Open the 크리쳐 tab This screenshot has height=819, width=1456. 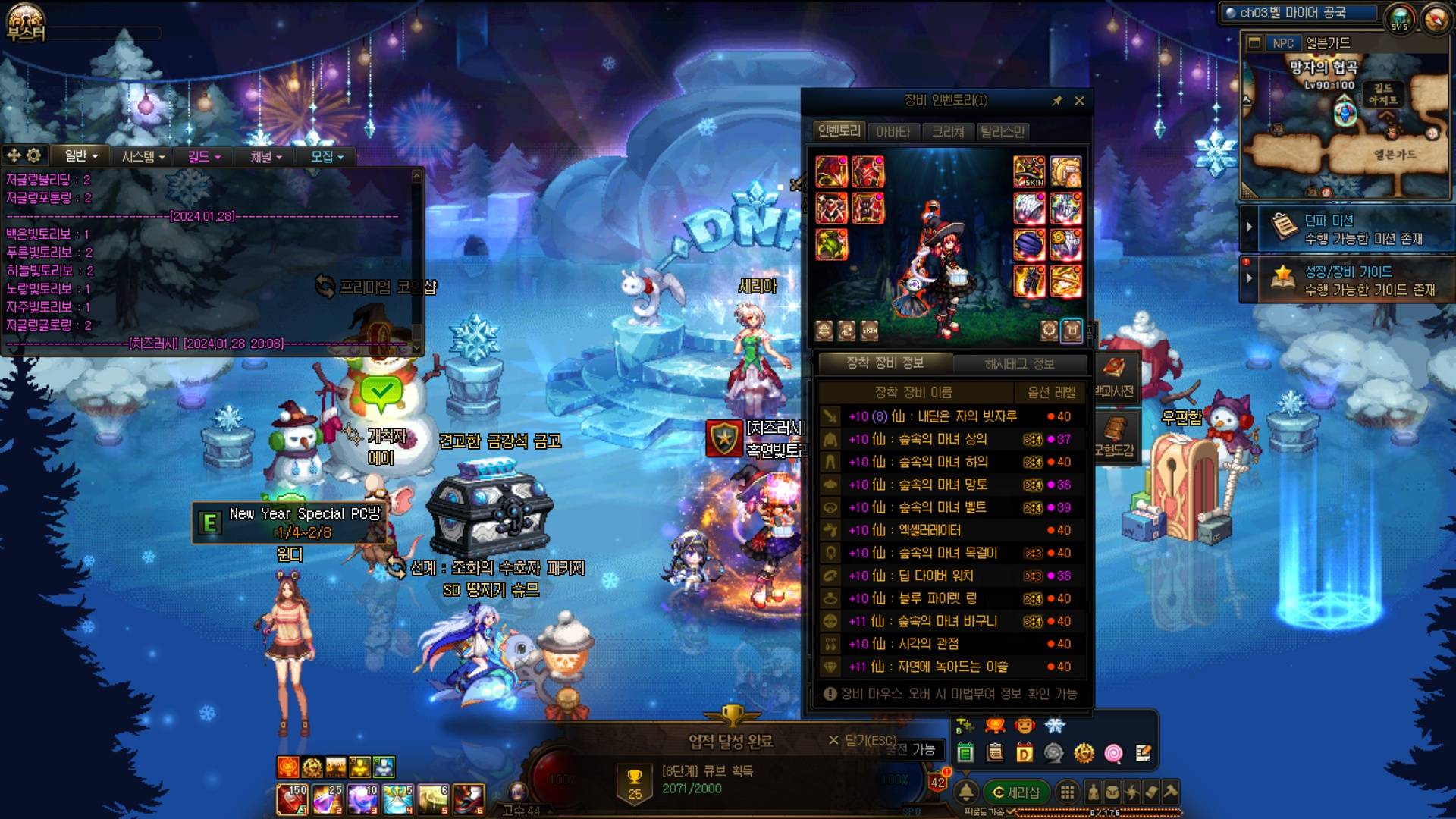(x=948, y=132)
